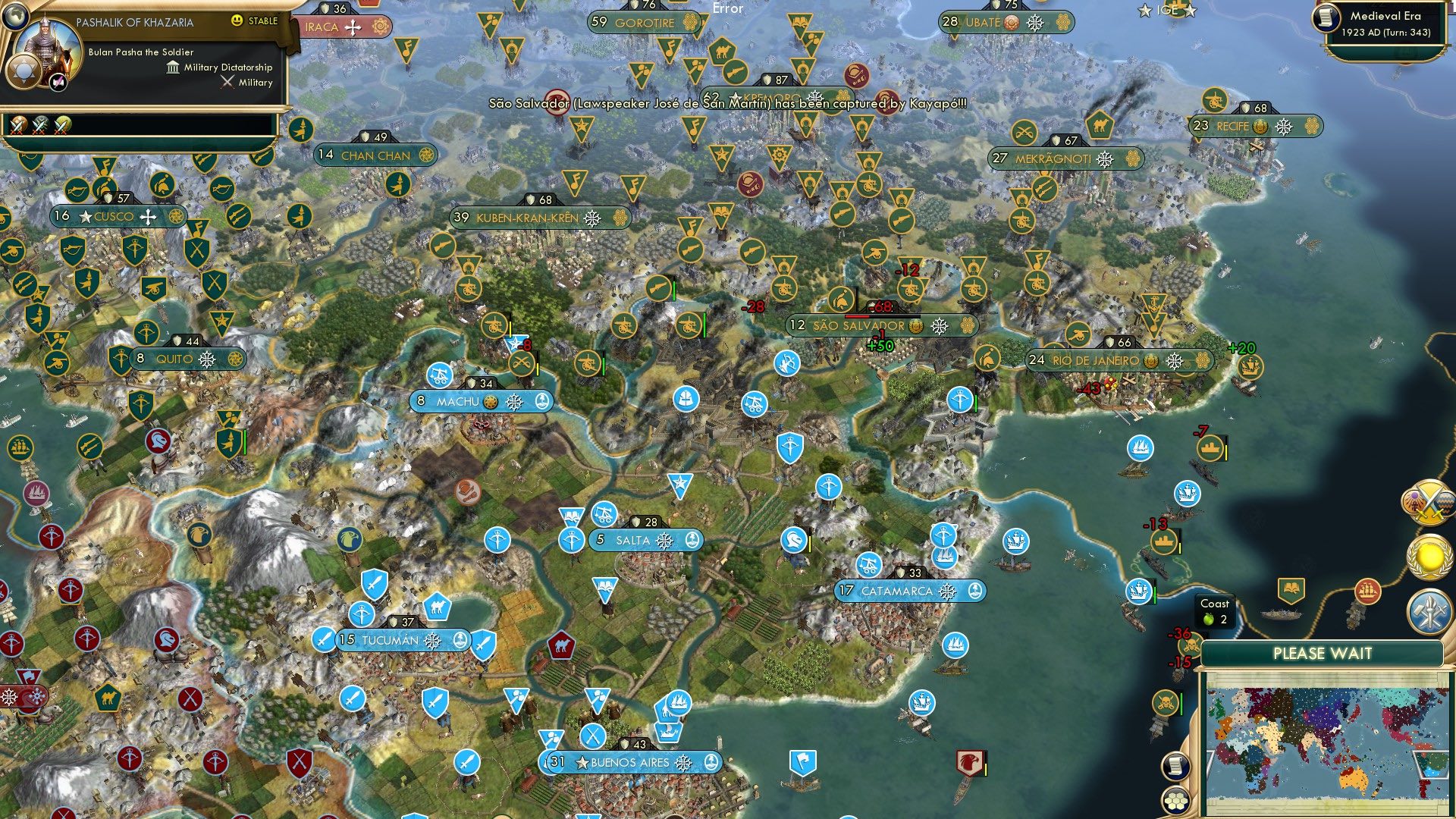The width and height of the screenshot is (1456, 819).
Task: Select the São Salvador city banner
Action: 861,325
